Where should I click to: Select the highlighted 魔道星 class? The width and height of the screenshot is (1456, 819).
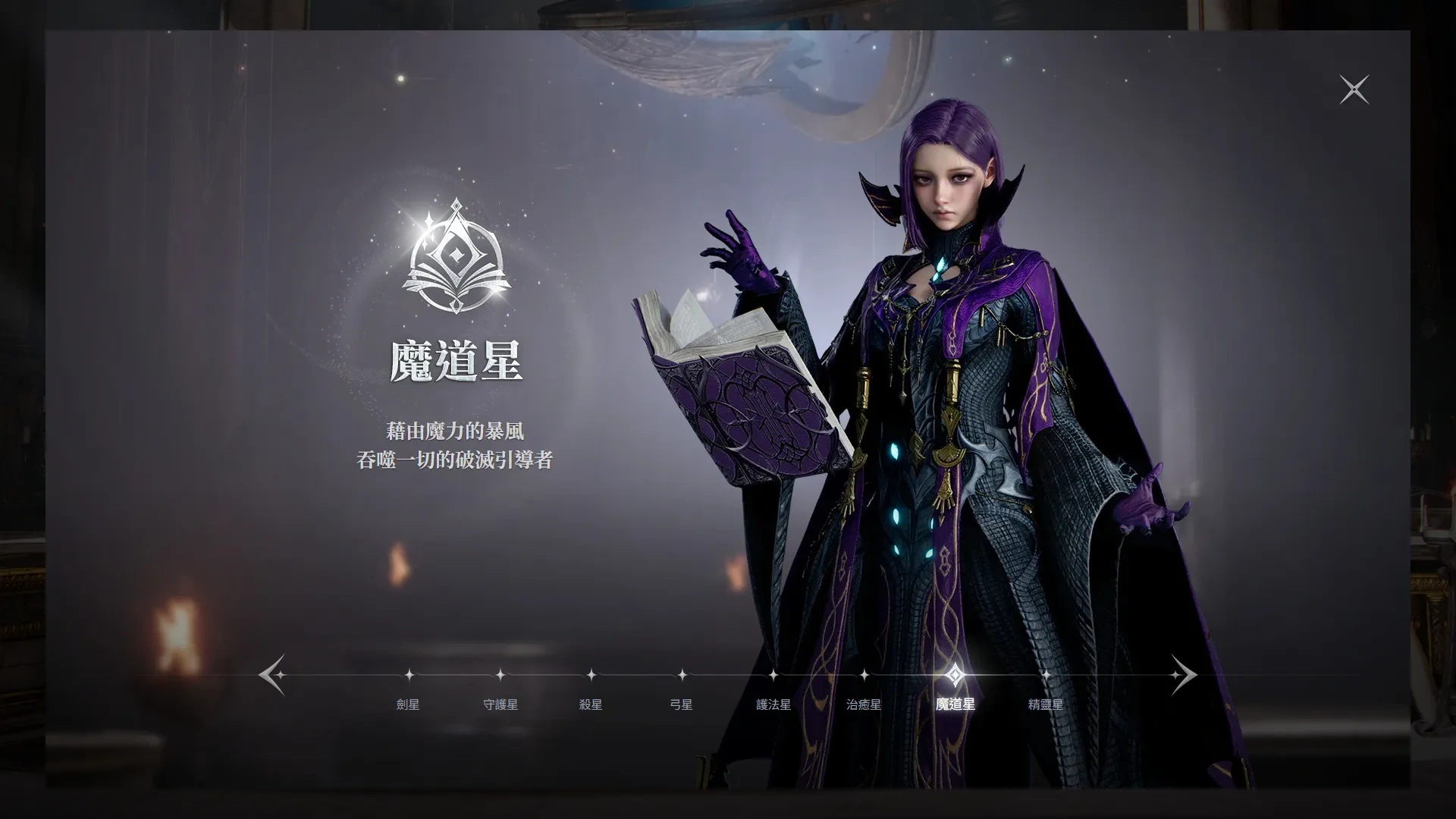pyautogui.click(x=955, y=704)
